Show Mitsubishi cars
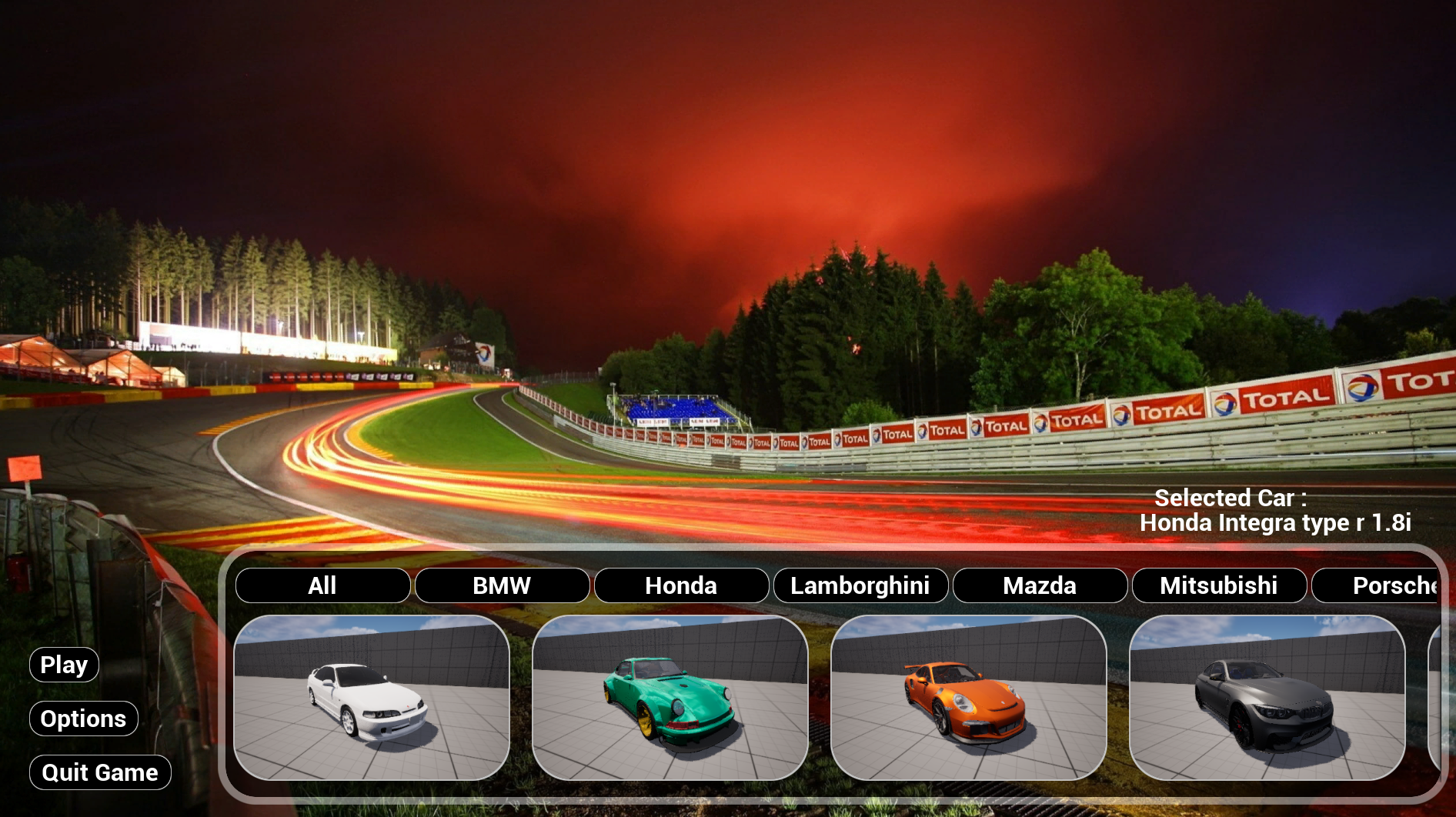This screenshot has width=1456, height=817. [x=1219, y=585]
